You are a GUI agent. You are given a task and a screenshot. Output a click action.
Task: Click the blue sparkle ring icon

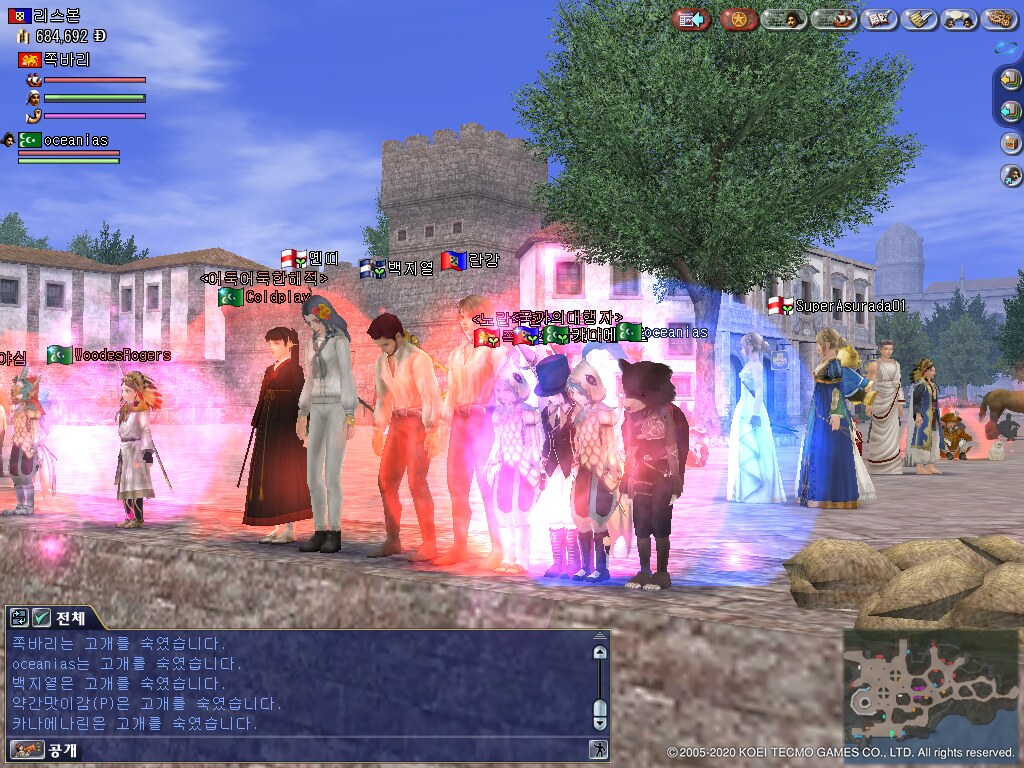pos(1006,48)
